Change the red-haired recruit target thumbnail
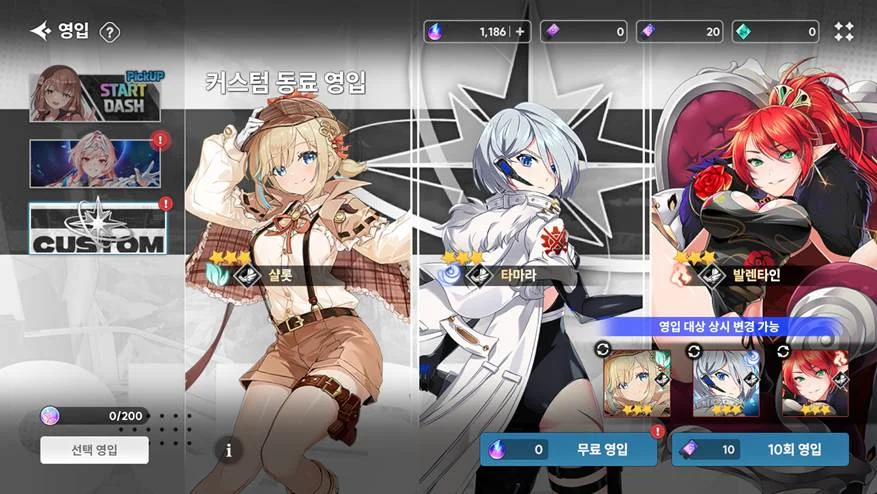Image resolution: width=877 pixels, height=494 pixels. (x=815, y=384)
